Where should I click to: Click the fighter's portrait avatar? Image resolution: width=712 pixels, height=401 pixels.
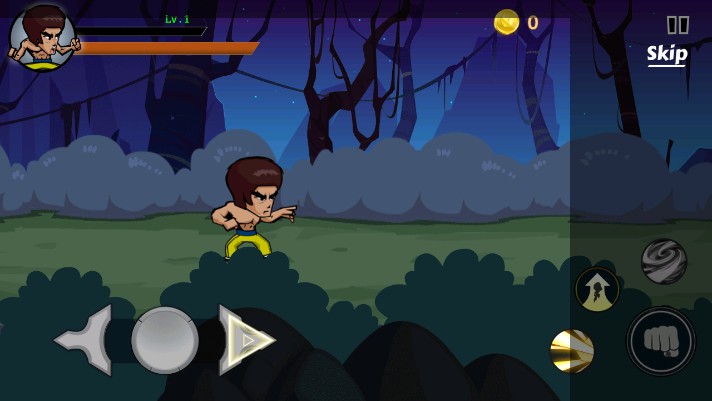coord(42,37)
